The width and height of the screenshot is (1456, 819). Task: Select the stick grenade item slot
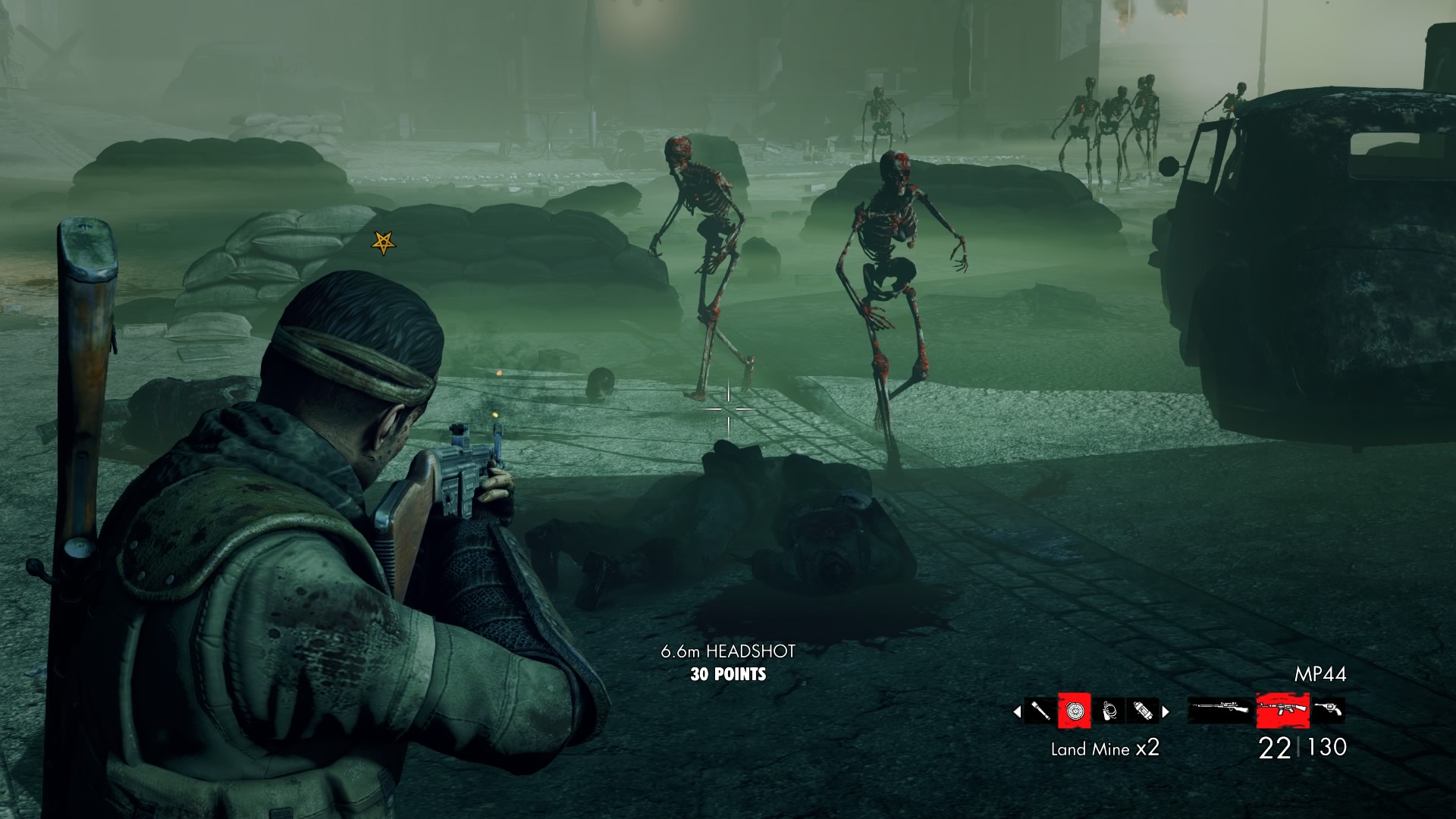point(1040,711)
